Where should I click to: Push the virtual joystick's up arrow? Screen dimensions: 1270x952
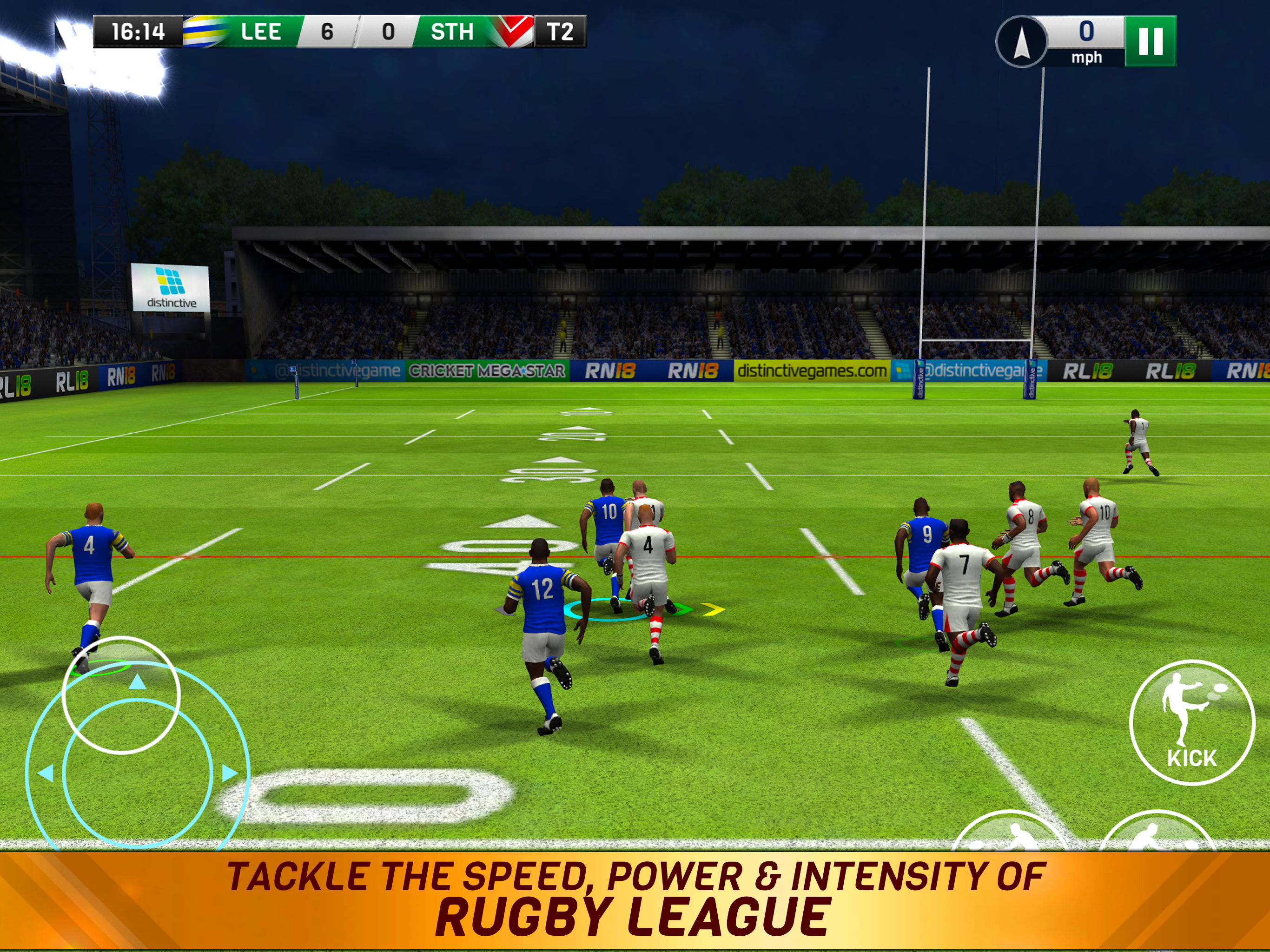137,682
